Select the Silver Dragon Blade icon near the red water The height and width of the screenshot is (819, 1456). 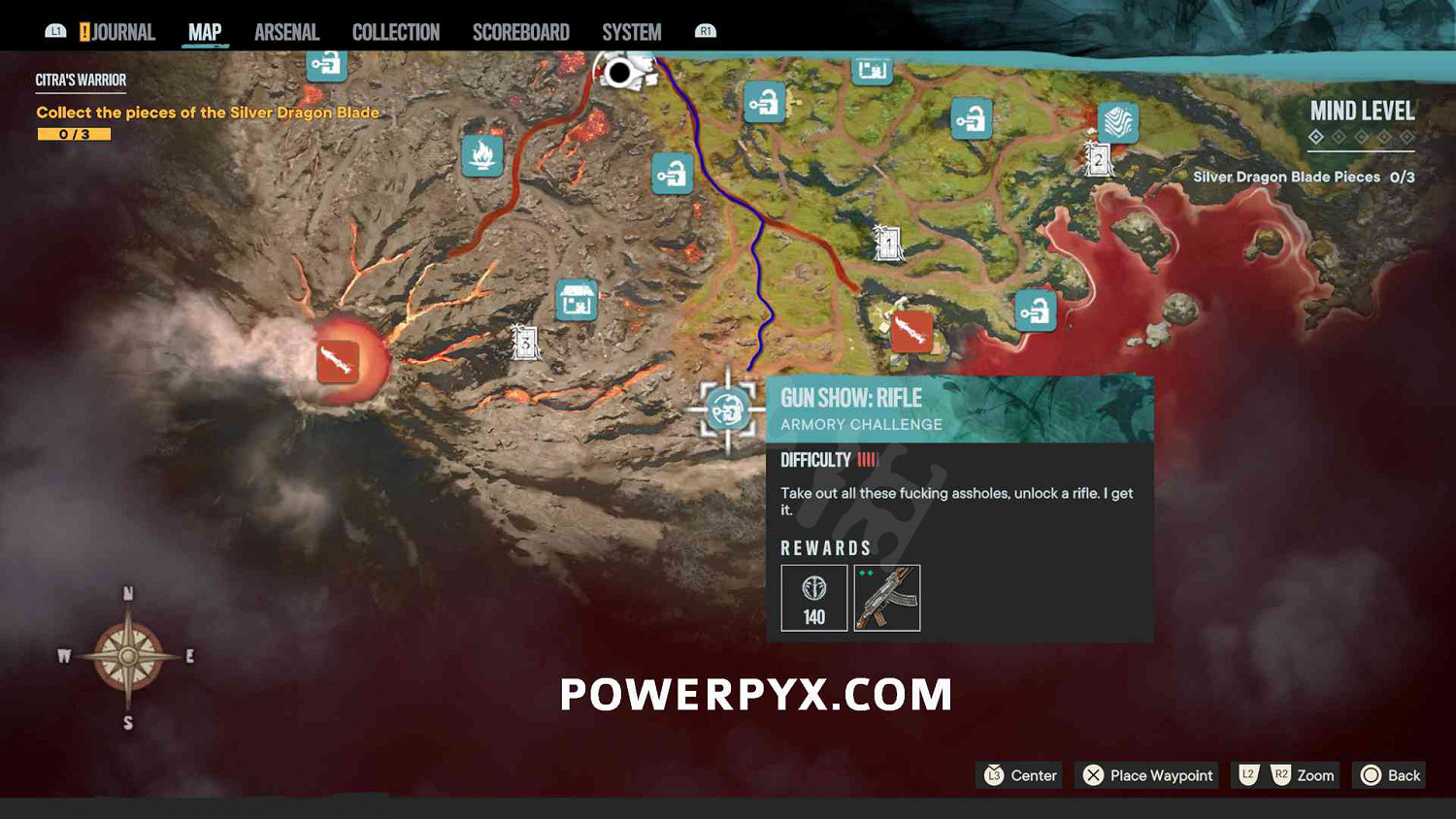(913, 332)
